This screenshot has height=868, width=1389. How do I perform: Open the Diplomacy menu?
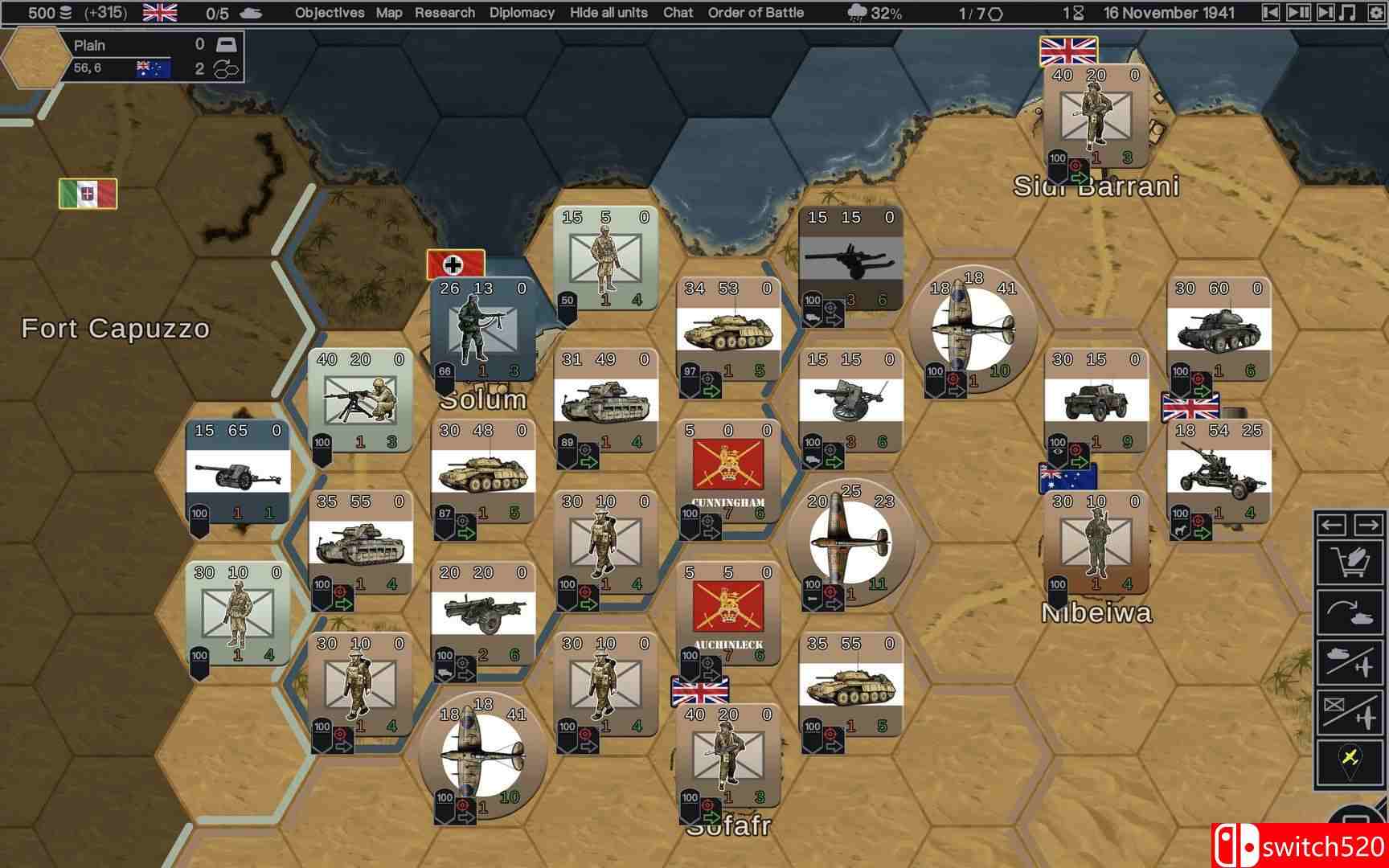522,13
